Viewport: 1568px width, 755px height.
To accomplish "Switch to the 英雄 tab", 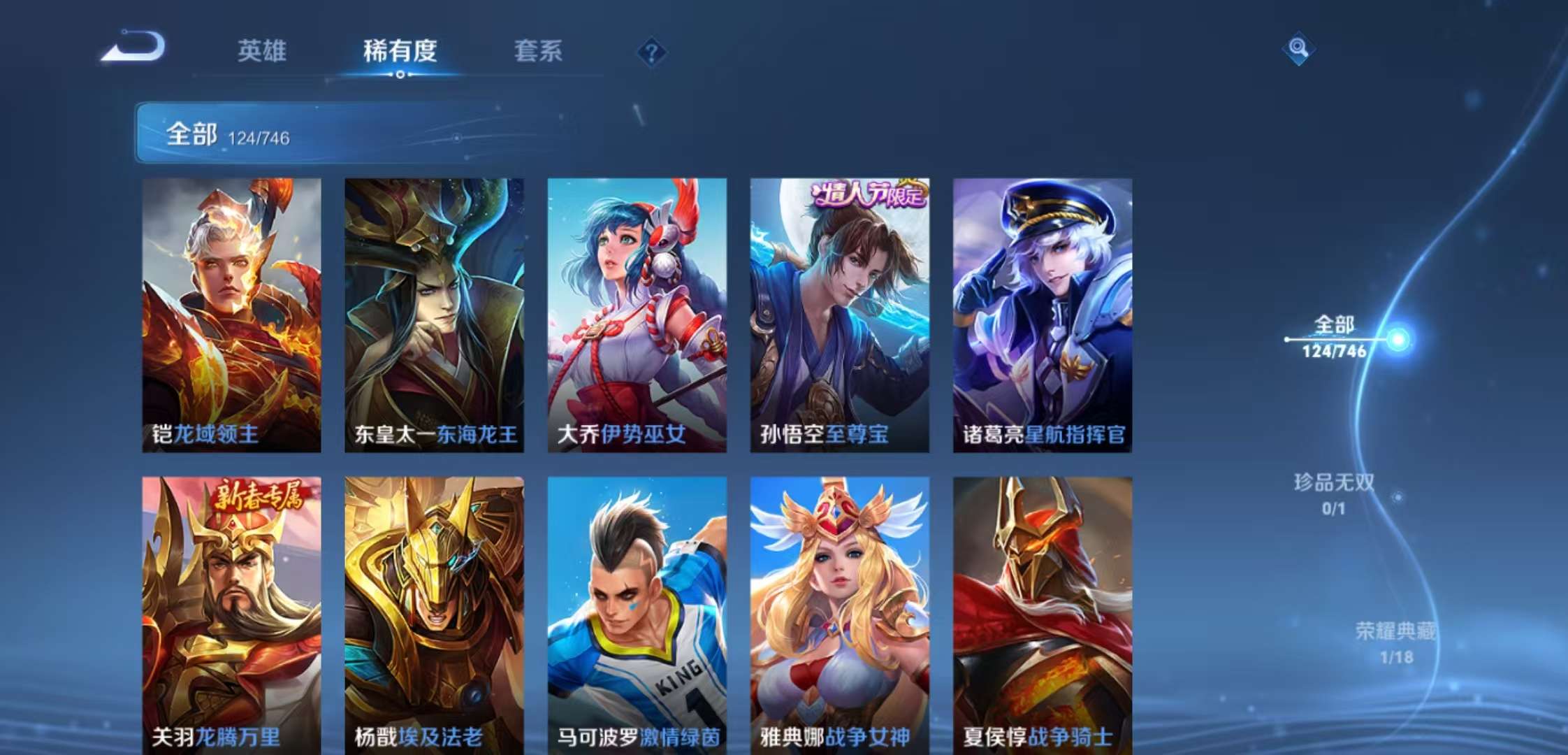I will [264, 52].
